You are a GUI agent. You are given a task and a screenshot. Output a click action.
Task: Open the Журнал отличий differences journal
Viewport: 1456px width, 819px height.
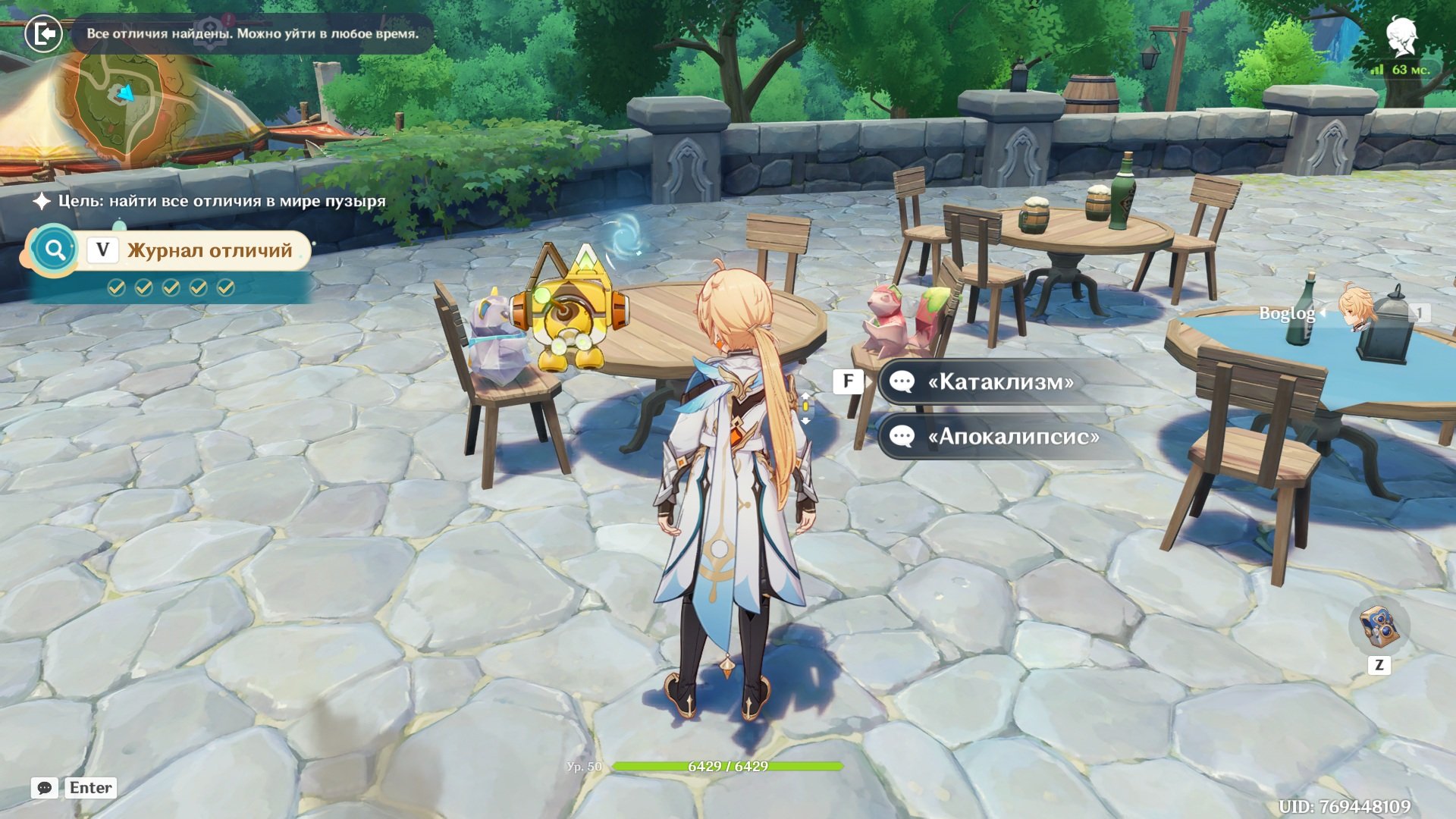tap(209, 250)
